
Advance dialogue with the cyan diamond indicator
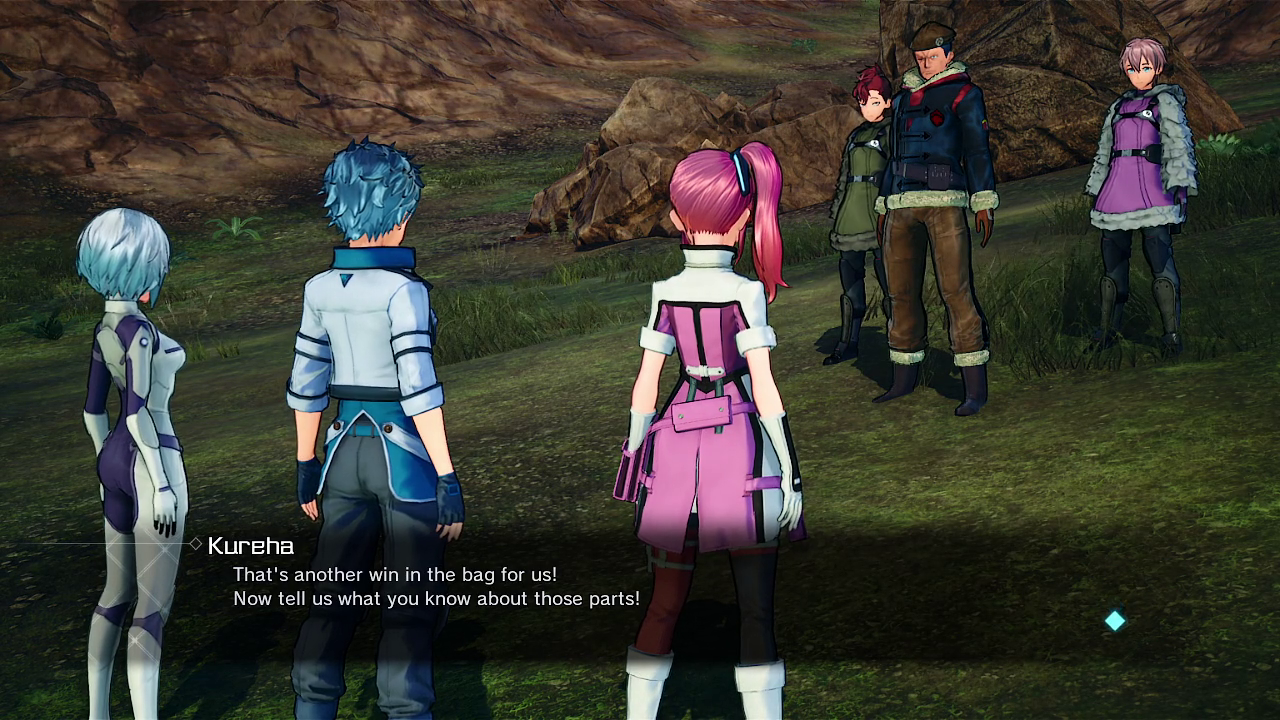click(x=1114, y=621)
